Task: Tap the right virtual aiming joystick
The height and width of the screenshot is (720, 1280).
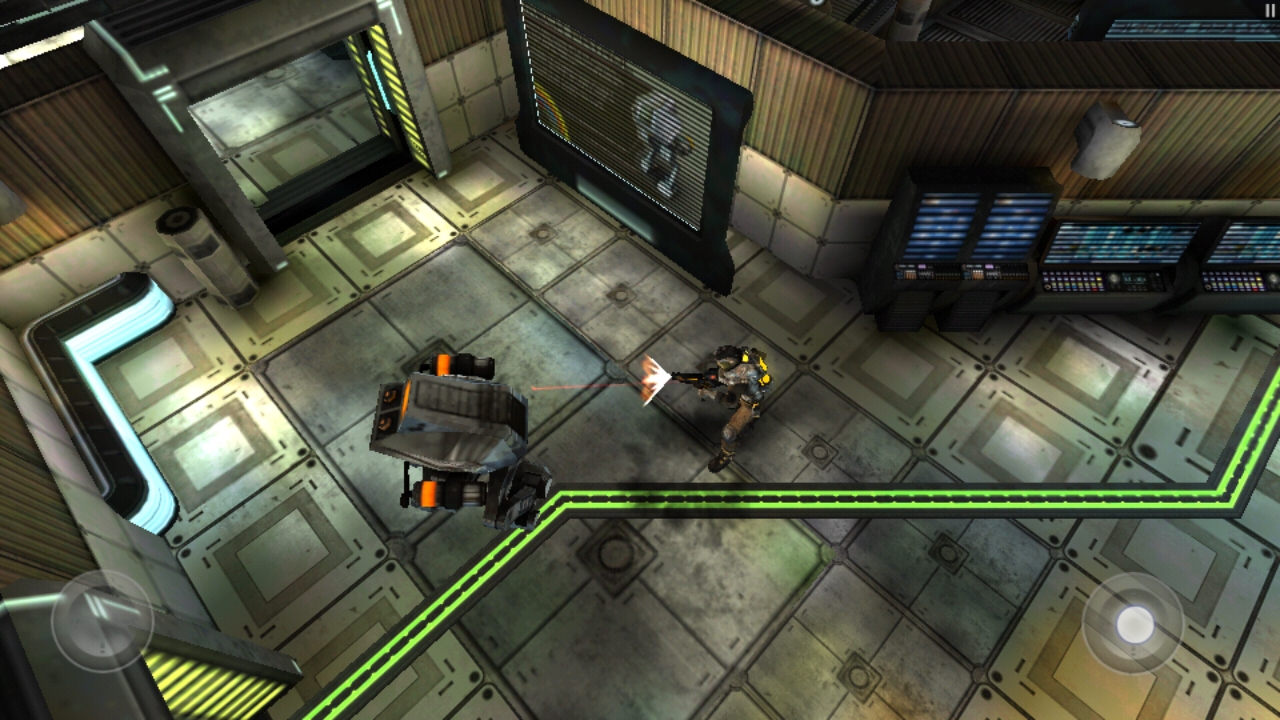Action: 1134,624
